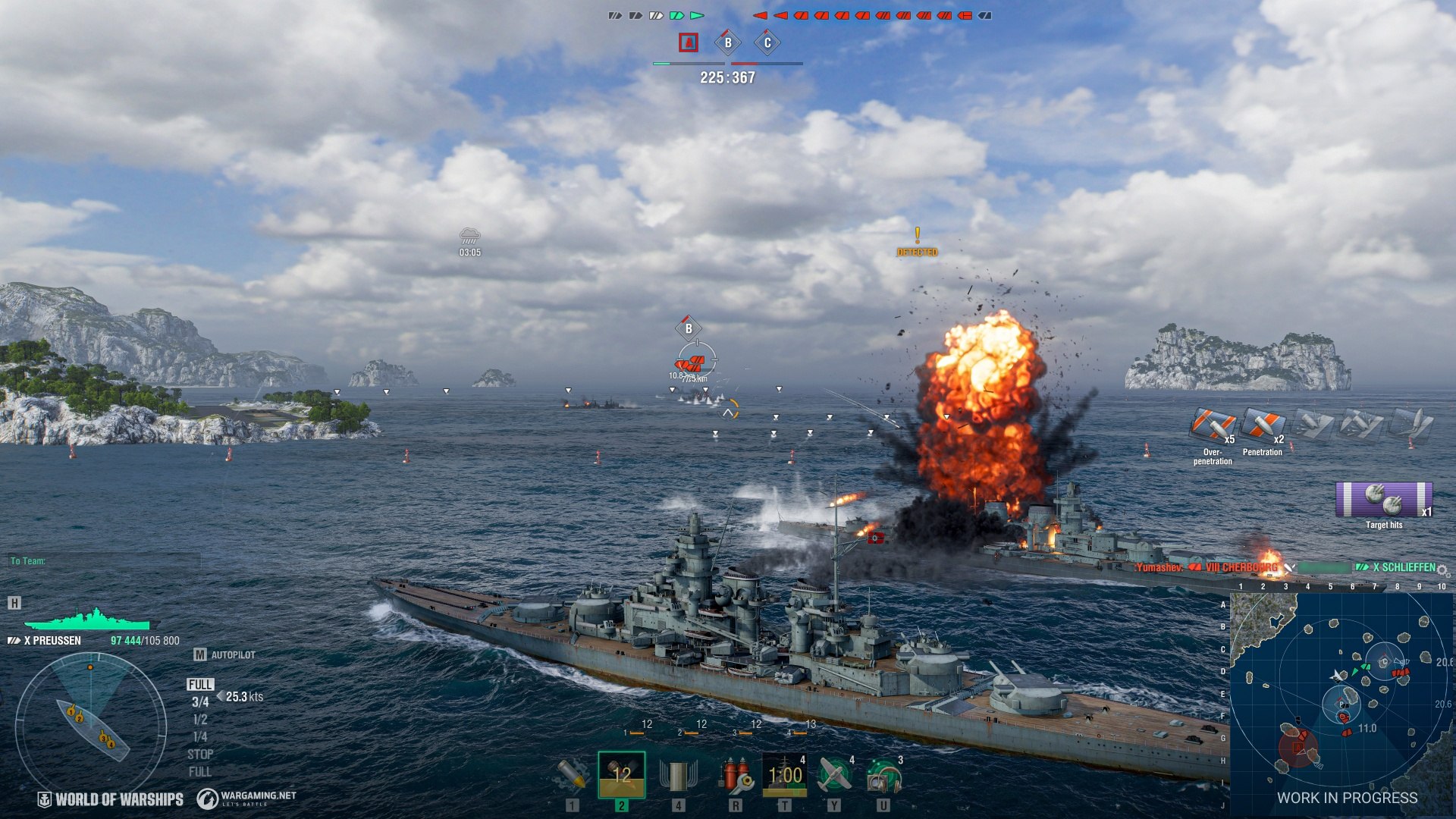This screenshot has width=1456, height=819.
Task: Click the To Team chat input
Action: tap(105, 561)
